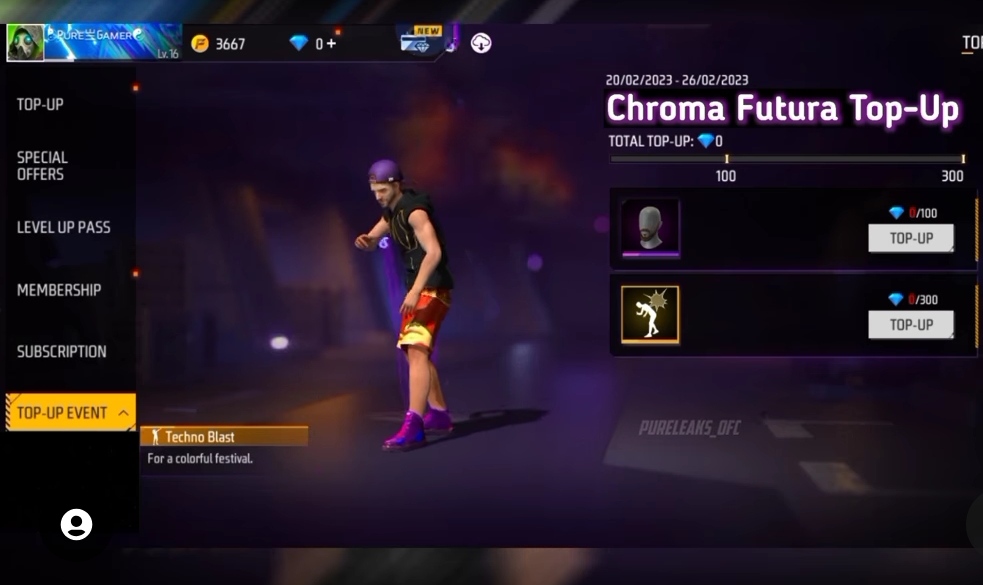Choose the Subscription menu entry
Viewport: 983px width, 585px height.
(x=61, y=352)
